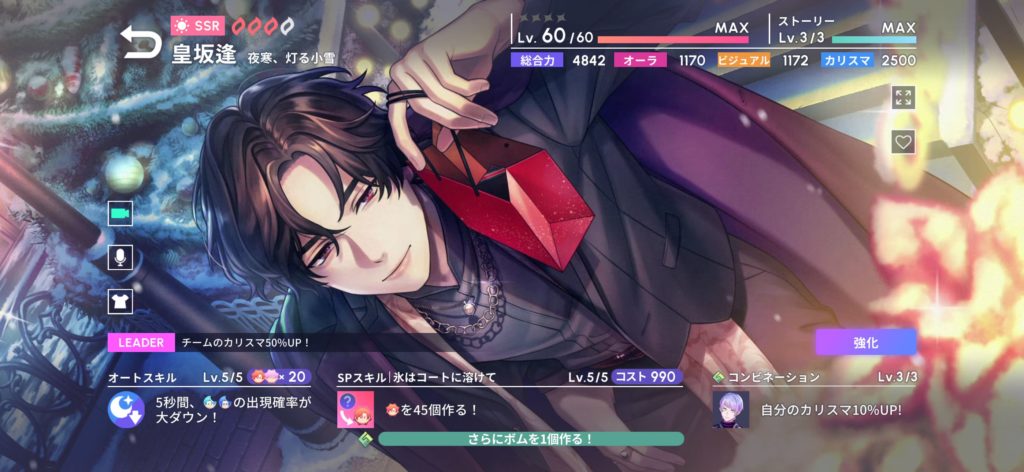Toggle the heart favorite icon
Viewport: 1024px width, 472px height.
[903, 142]
